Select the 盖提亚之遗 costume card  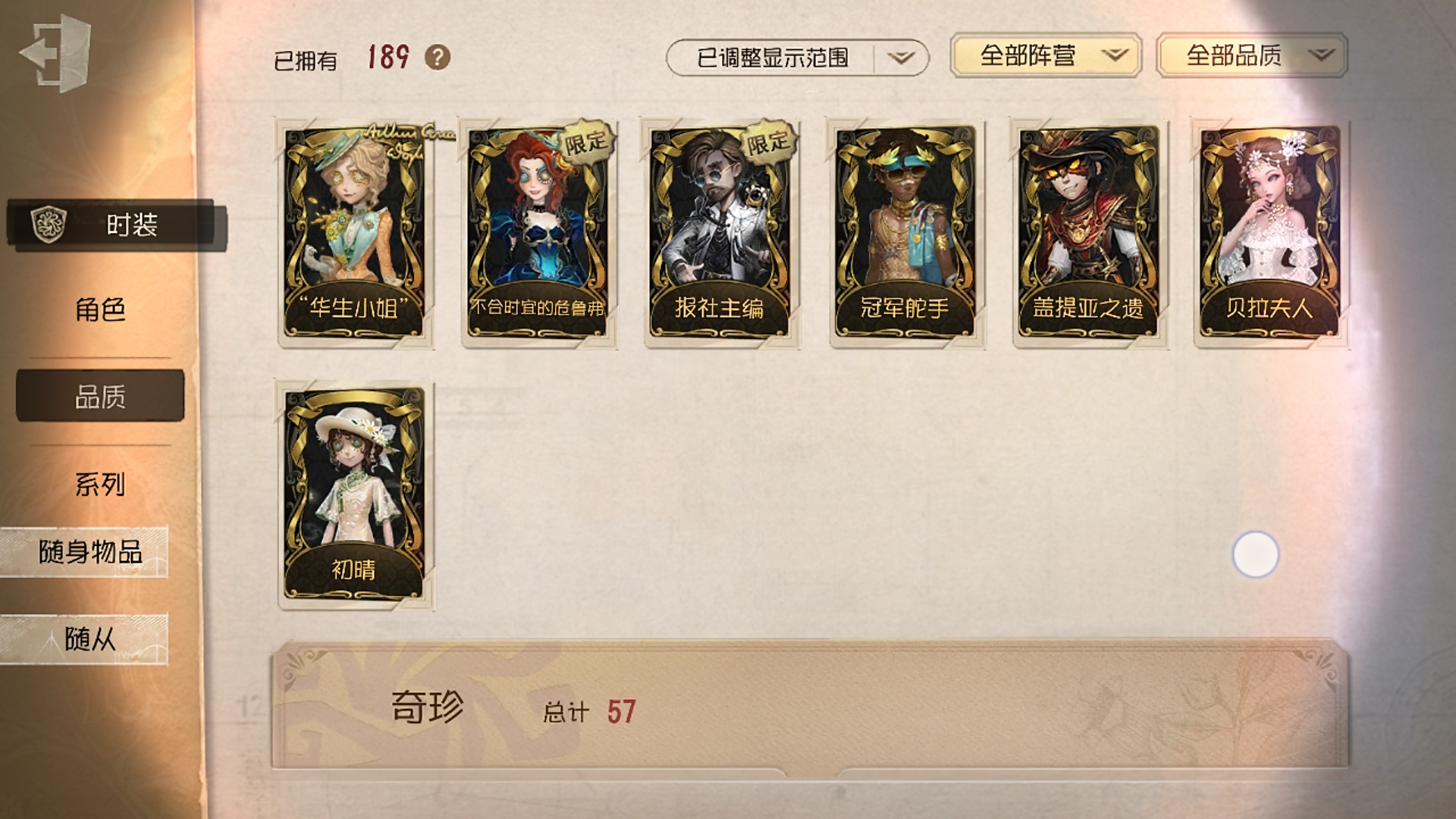(1089, 232)
